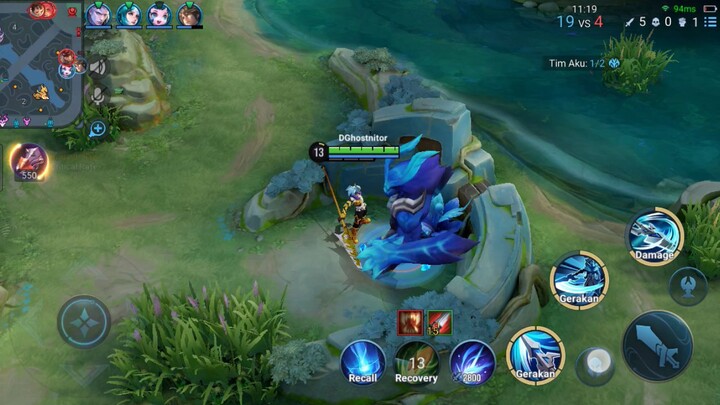
Task: Open the quick chat bubble button
Action: (97, 129)
